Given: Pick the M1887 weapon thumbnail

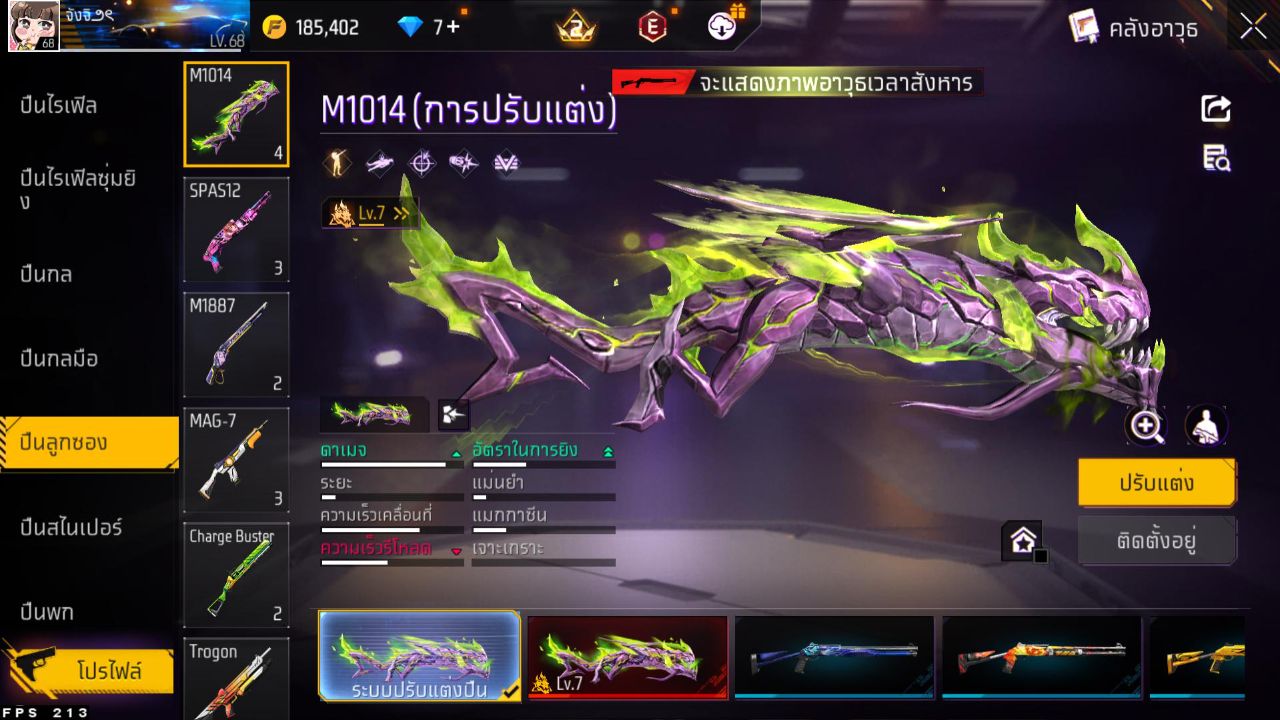Looking at the screenshot, I should coord(236,344).
